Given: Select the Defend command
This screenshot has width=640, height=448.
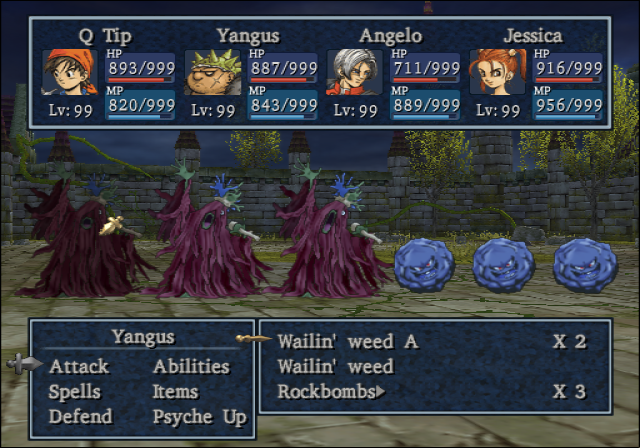Looking at the screenshot, I should pyautogui.click(x=80, y=416).
